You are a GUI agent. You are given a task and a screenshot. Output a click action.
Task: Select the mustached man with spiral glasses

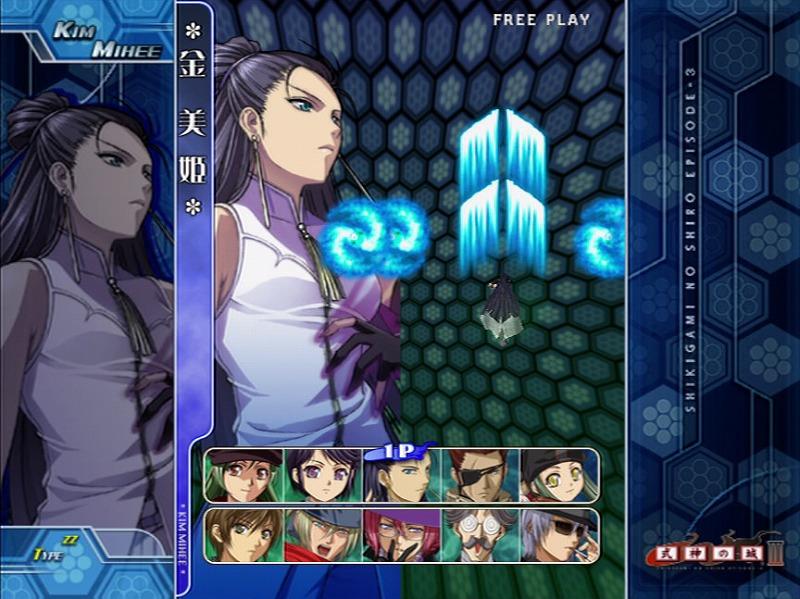click(x=480, y=535)
